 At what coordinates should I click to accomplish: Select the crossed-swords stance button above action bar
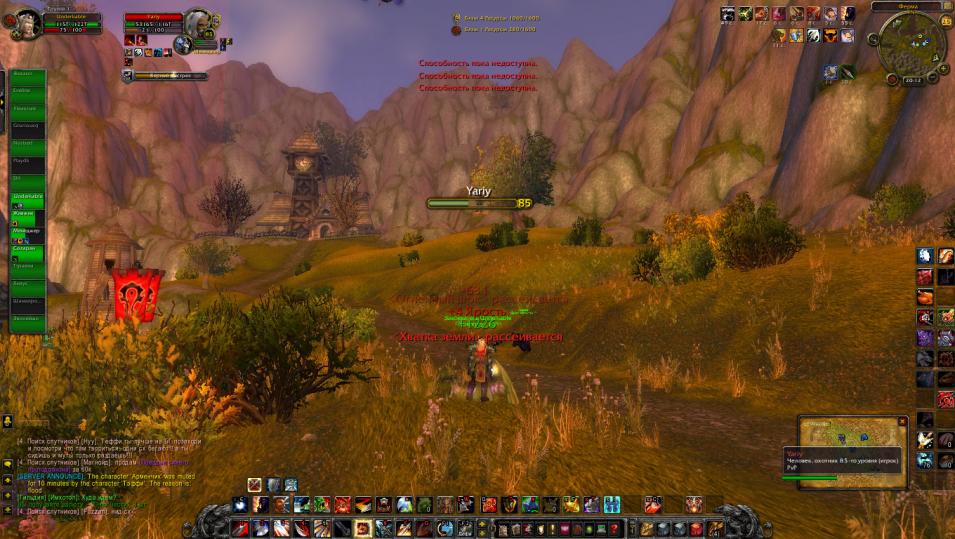click(x=255, y=485)
